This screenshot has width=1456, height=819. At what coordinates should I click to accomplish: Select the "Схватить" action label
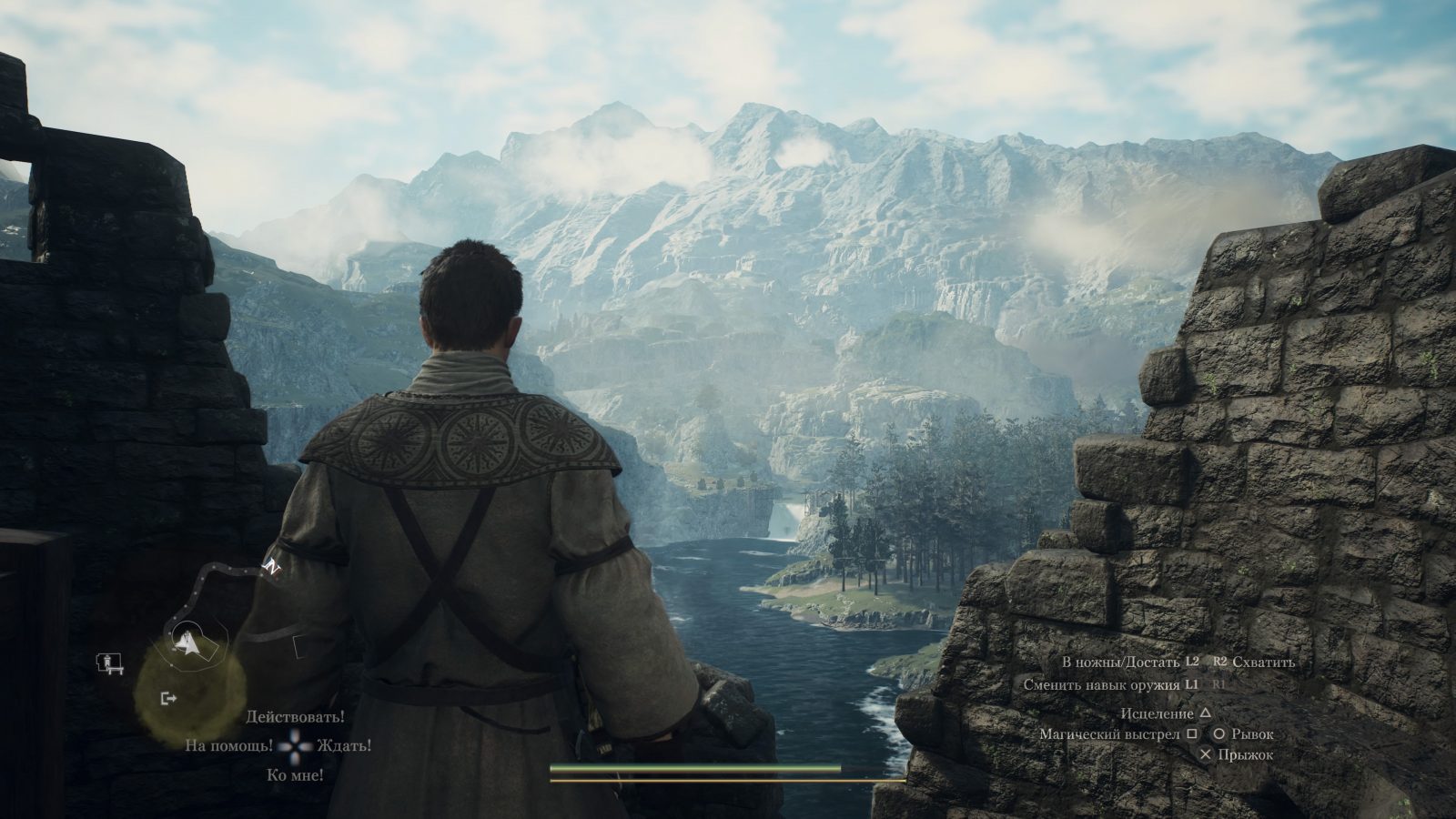click(x=1263, y=662)
